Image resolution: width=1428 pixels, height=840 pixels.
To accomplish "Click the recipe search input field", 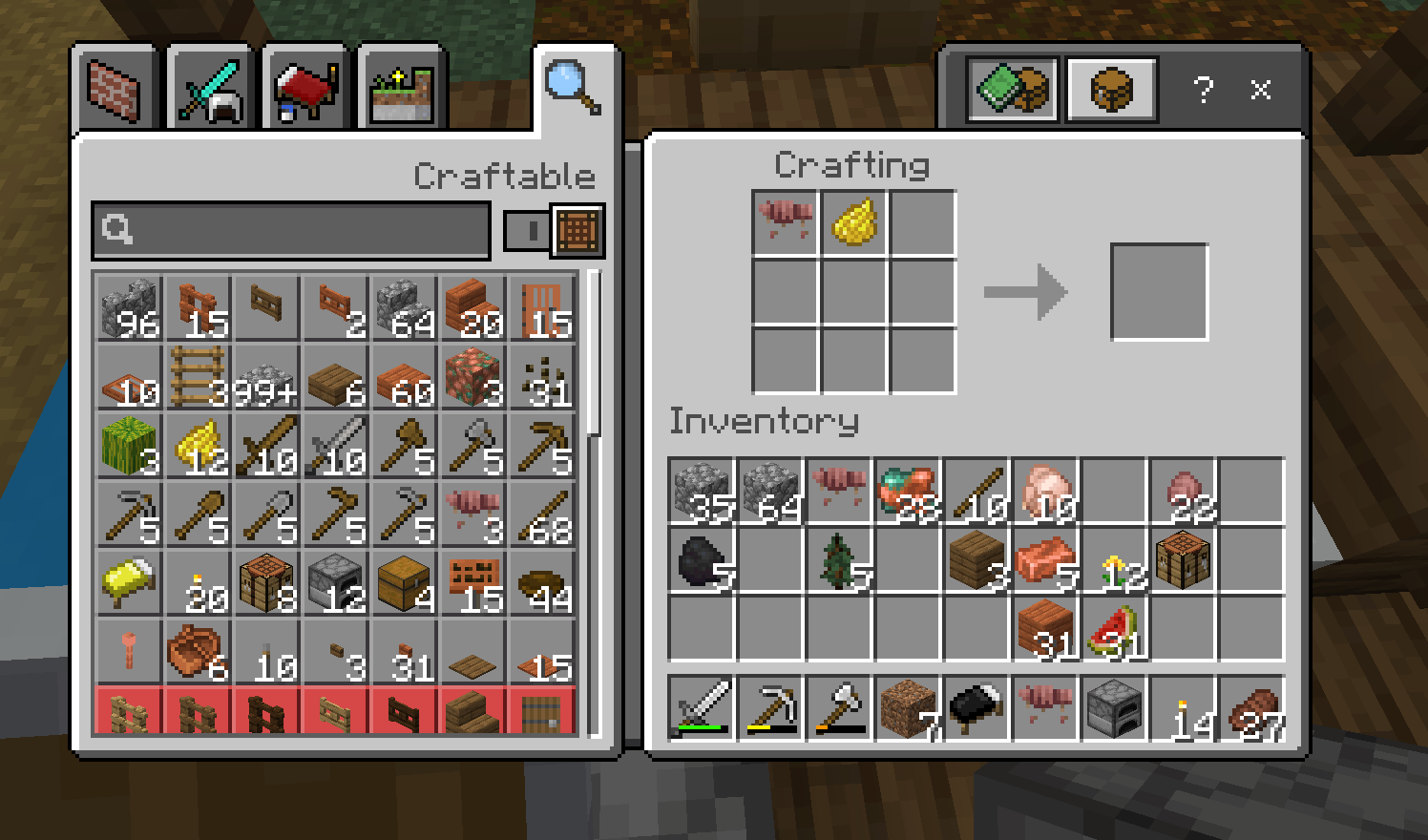I will tap(292, 230).
